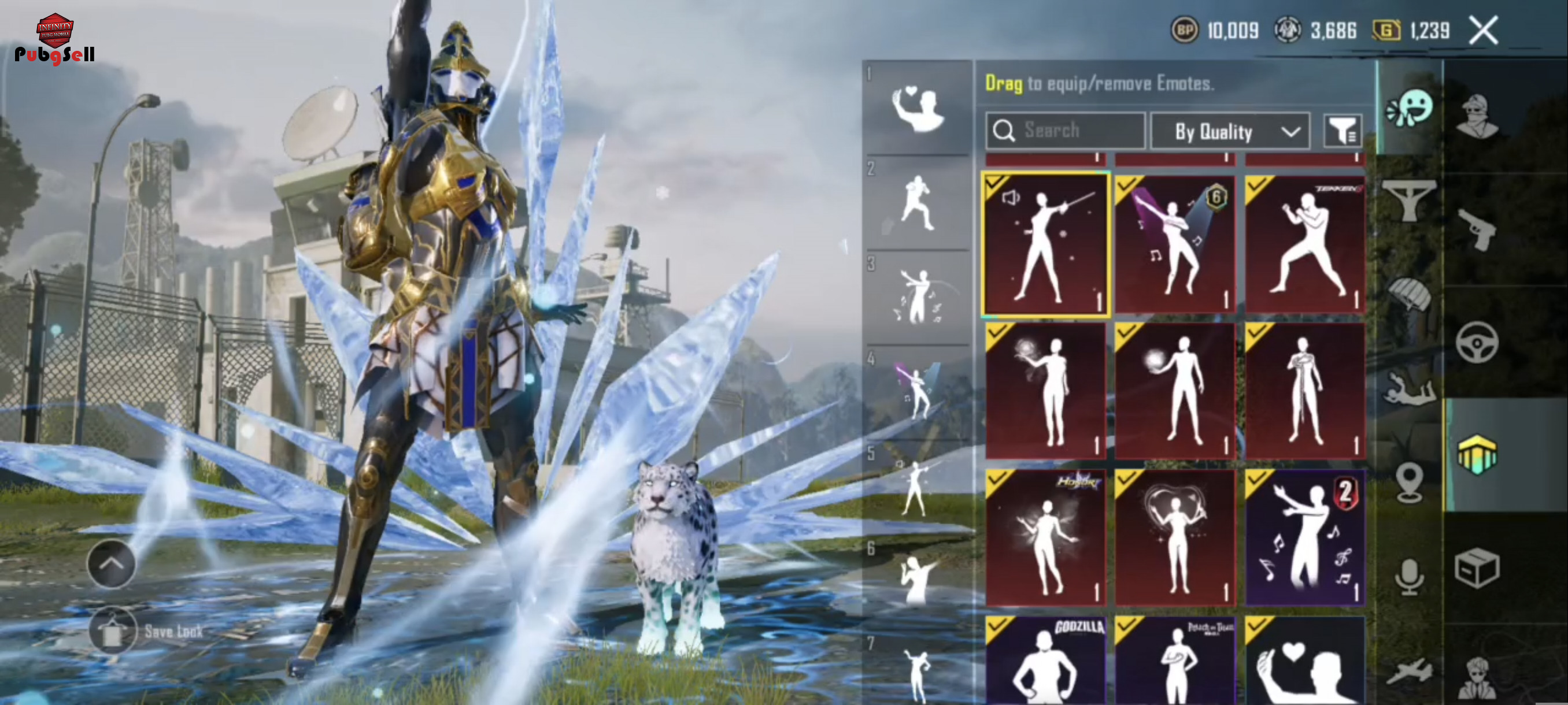Open the parachute category tab

[1409, 294]
